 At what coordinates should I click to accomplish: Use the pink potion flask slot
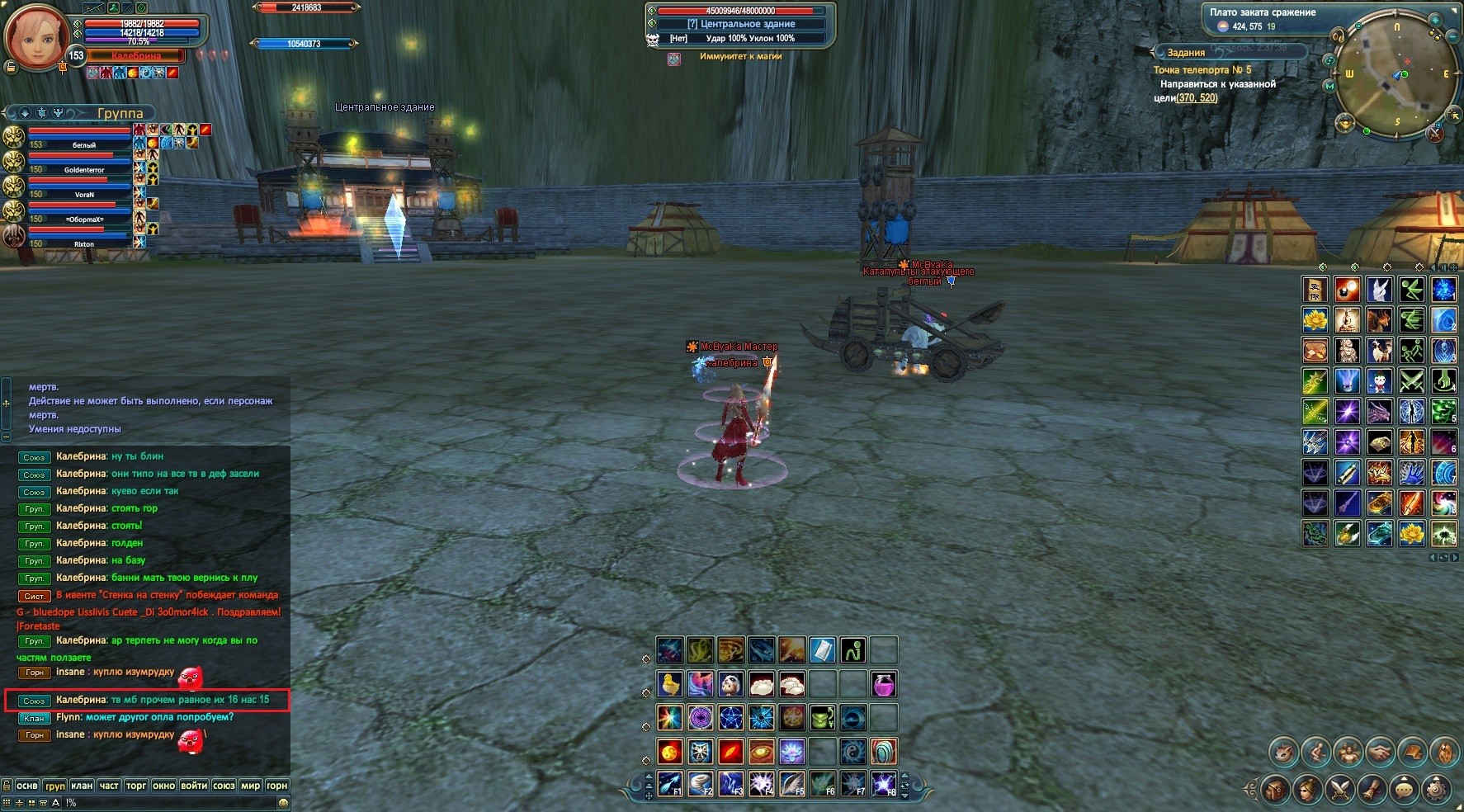pos(883,684)
